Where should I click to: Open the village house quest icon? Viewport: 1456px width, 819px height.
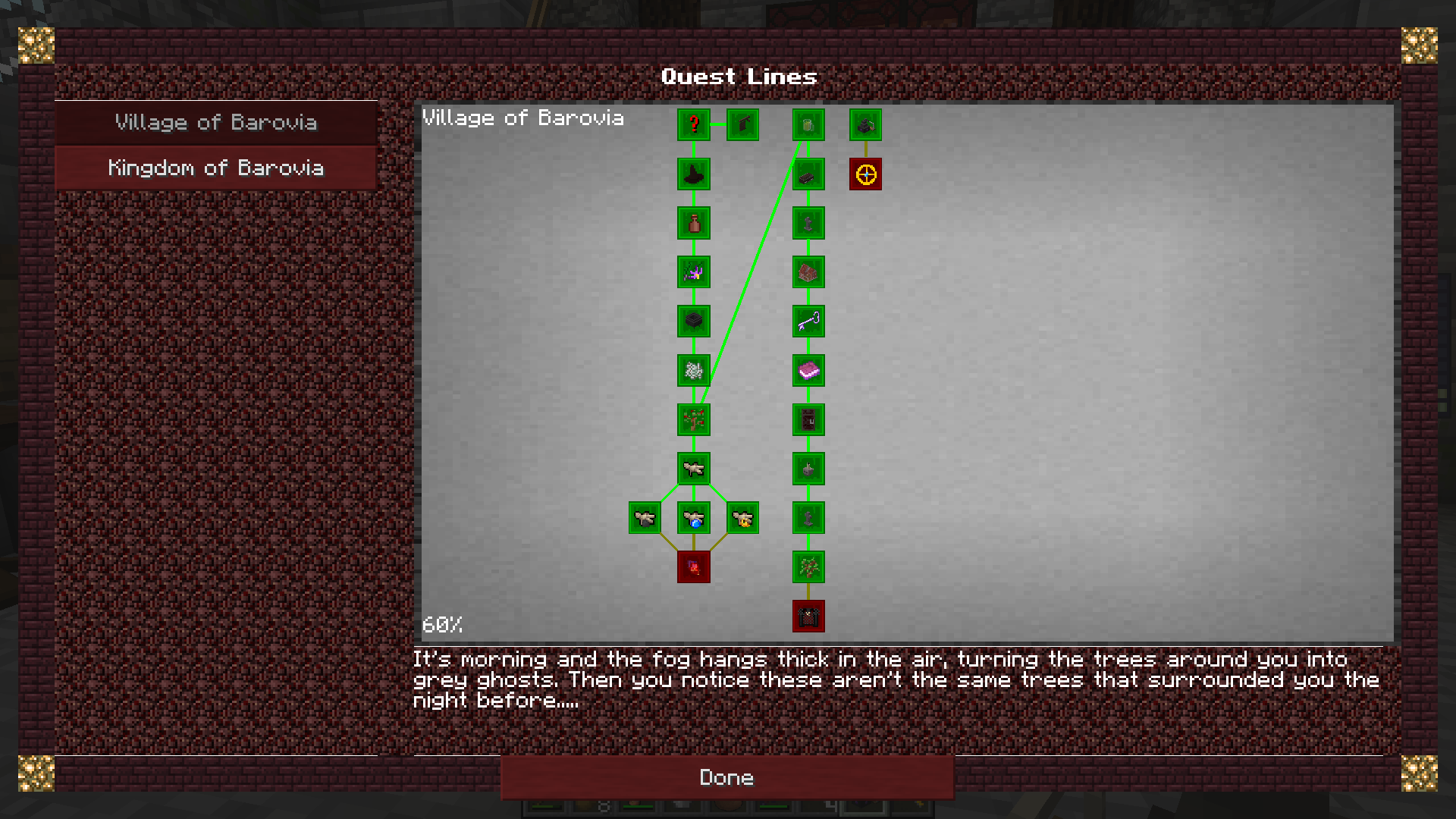point(808,272)
